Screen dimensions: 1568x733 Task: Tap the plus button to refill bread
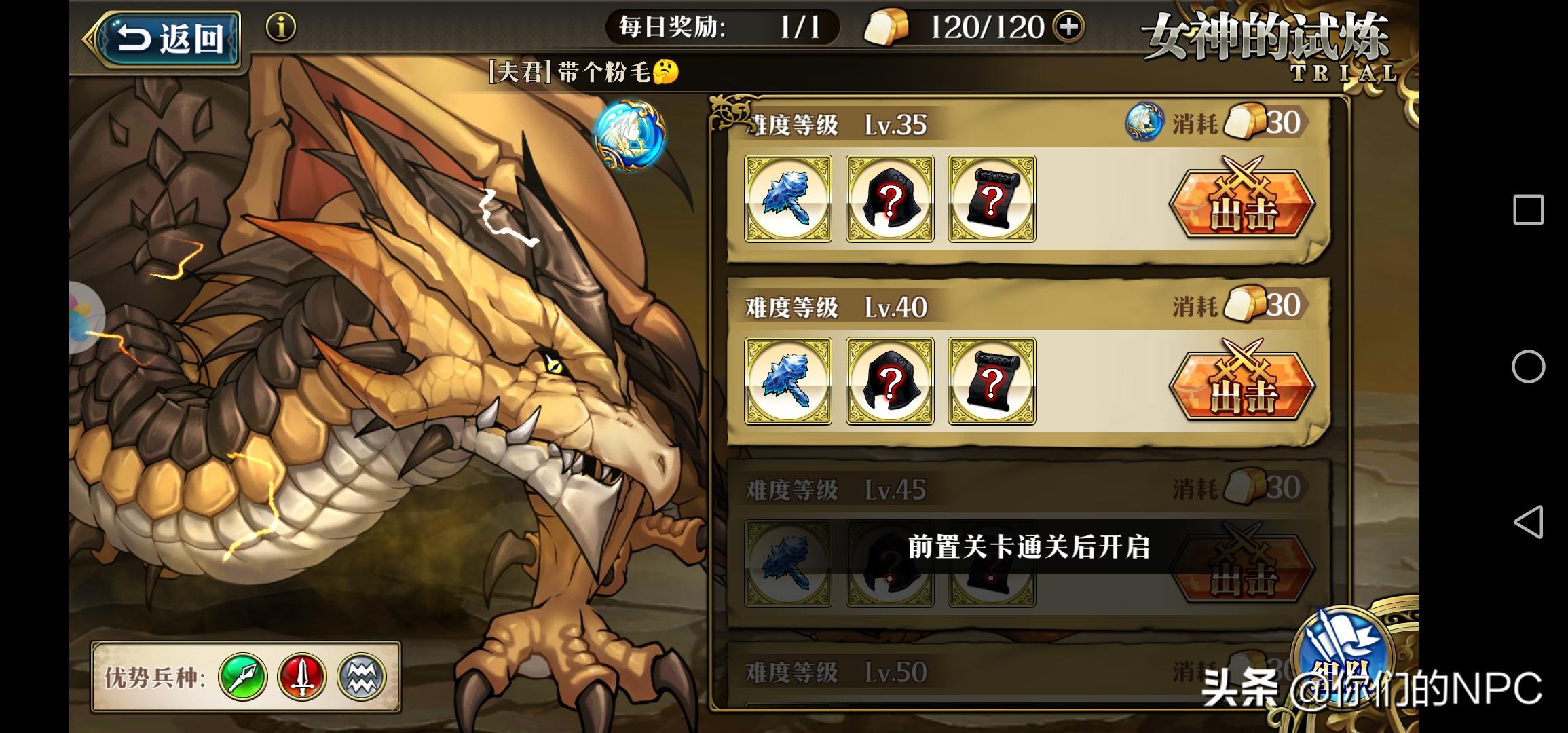(x=1070, y=28)
